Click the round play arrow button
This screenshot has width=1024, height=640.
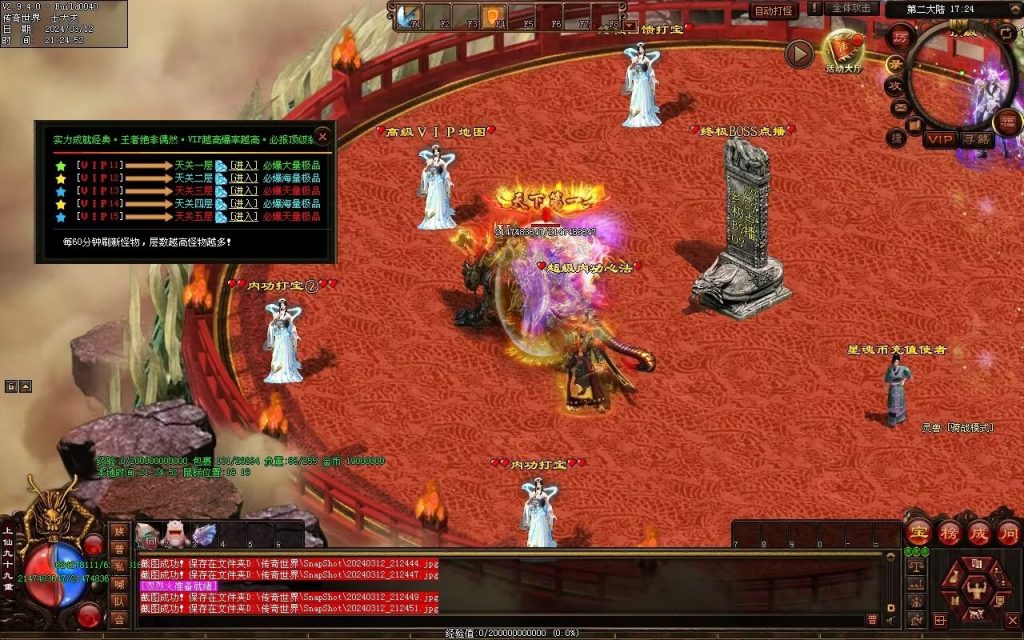[x=798, y=54]
